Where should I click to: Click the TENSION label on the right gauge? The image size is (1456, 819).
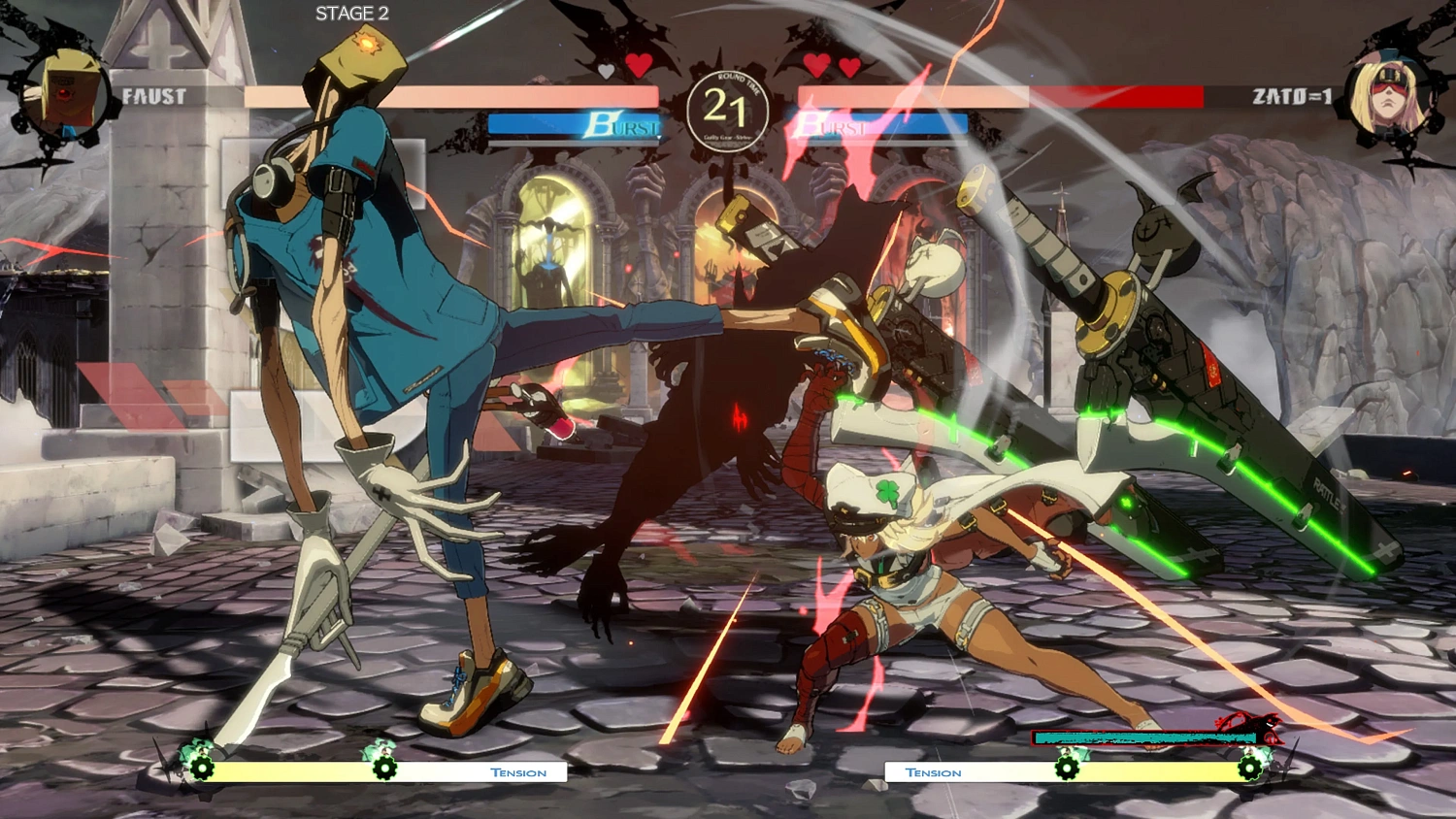click(x=934, y=772)
